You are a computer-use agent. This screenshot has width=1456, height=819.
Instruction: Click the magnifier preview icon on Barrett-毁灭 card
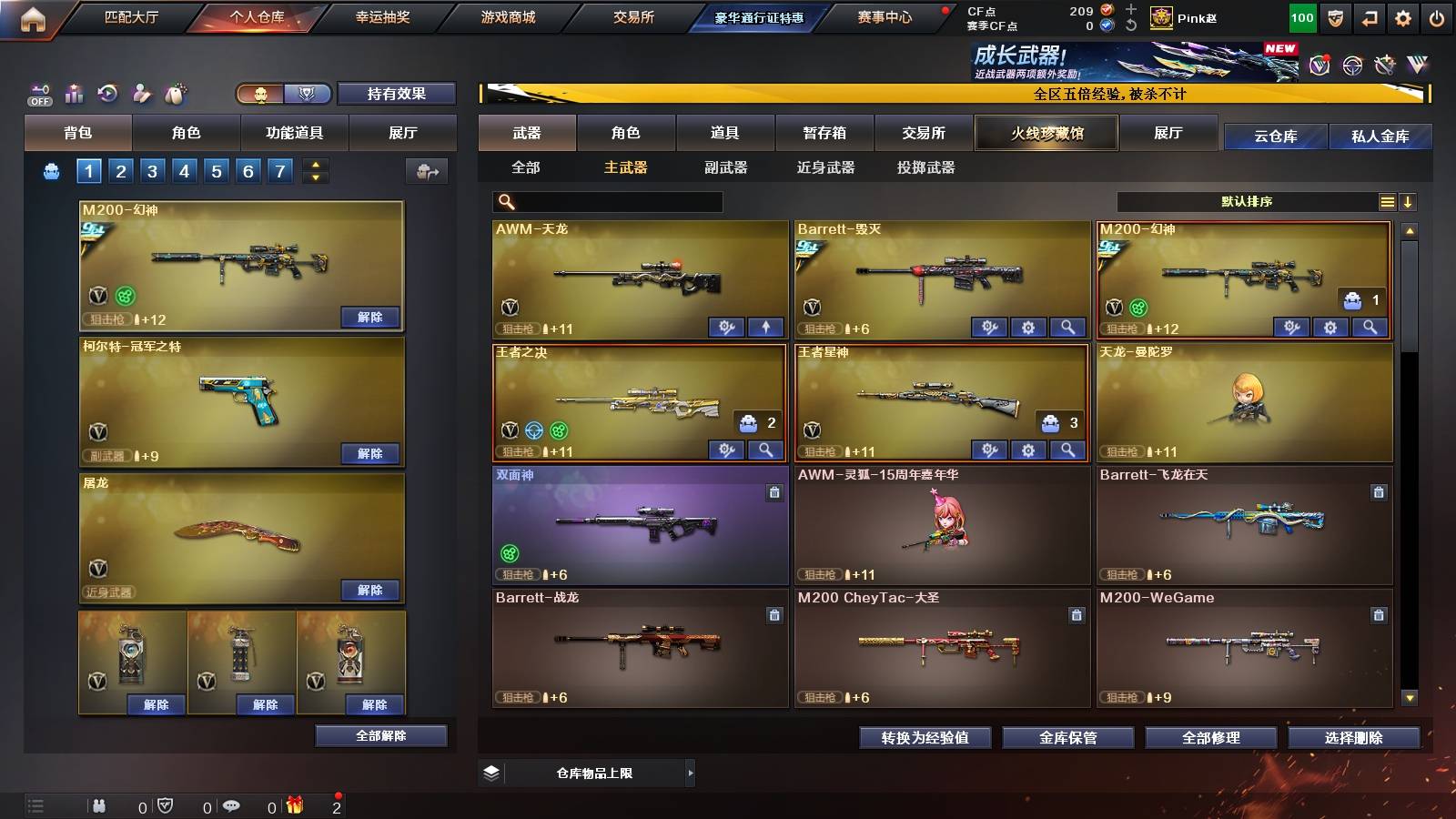tap(1067, 326)
